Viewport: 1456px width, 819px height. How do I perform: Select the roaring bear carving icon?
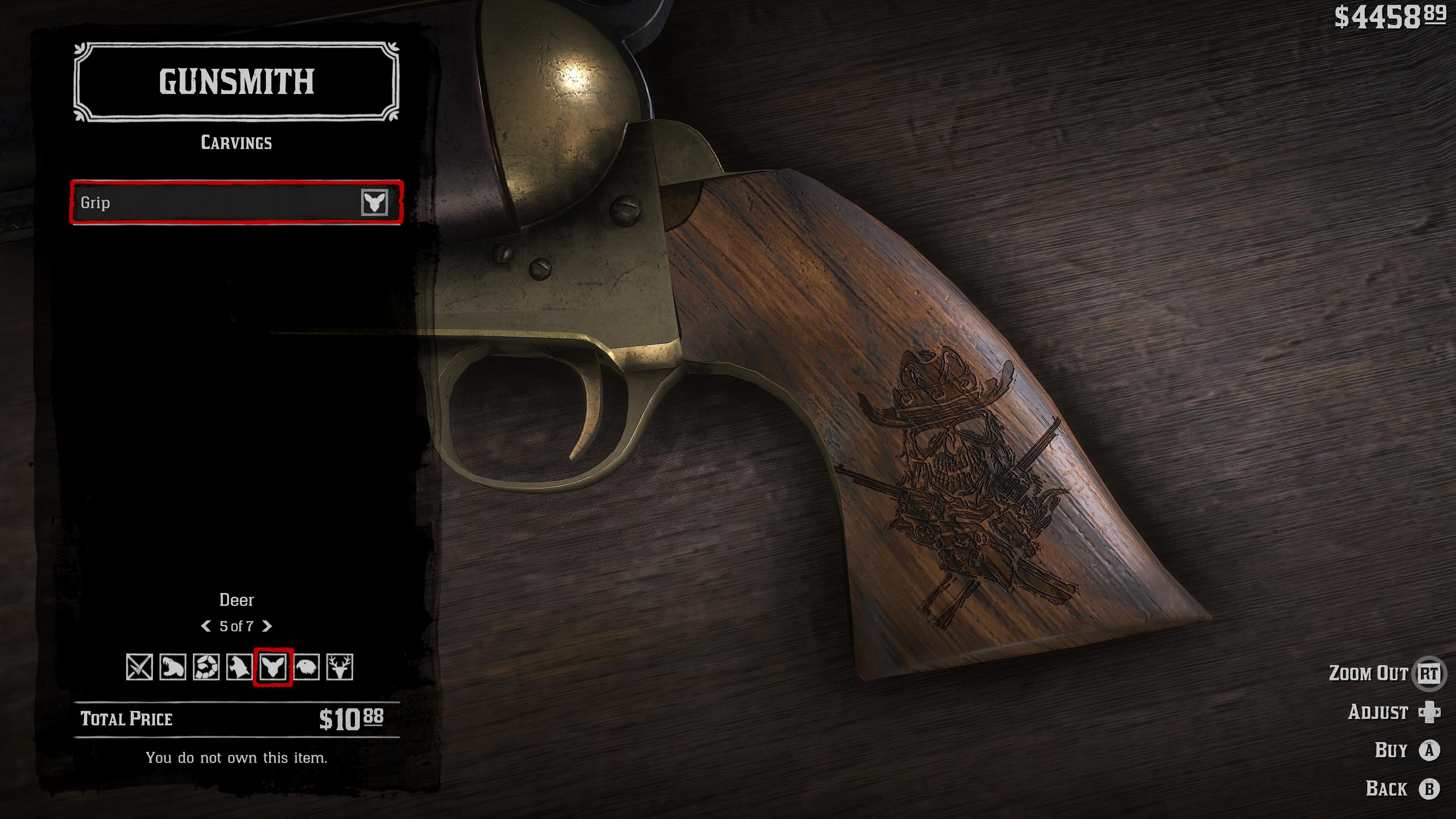click(x=173, y=667)
